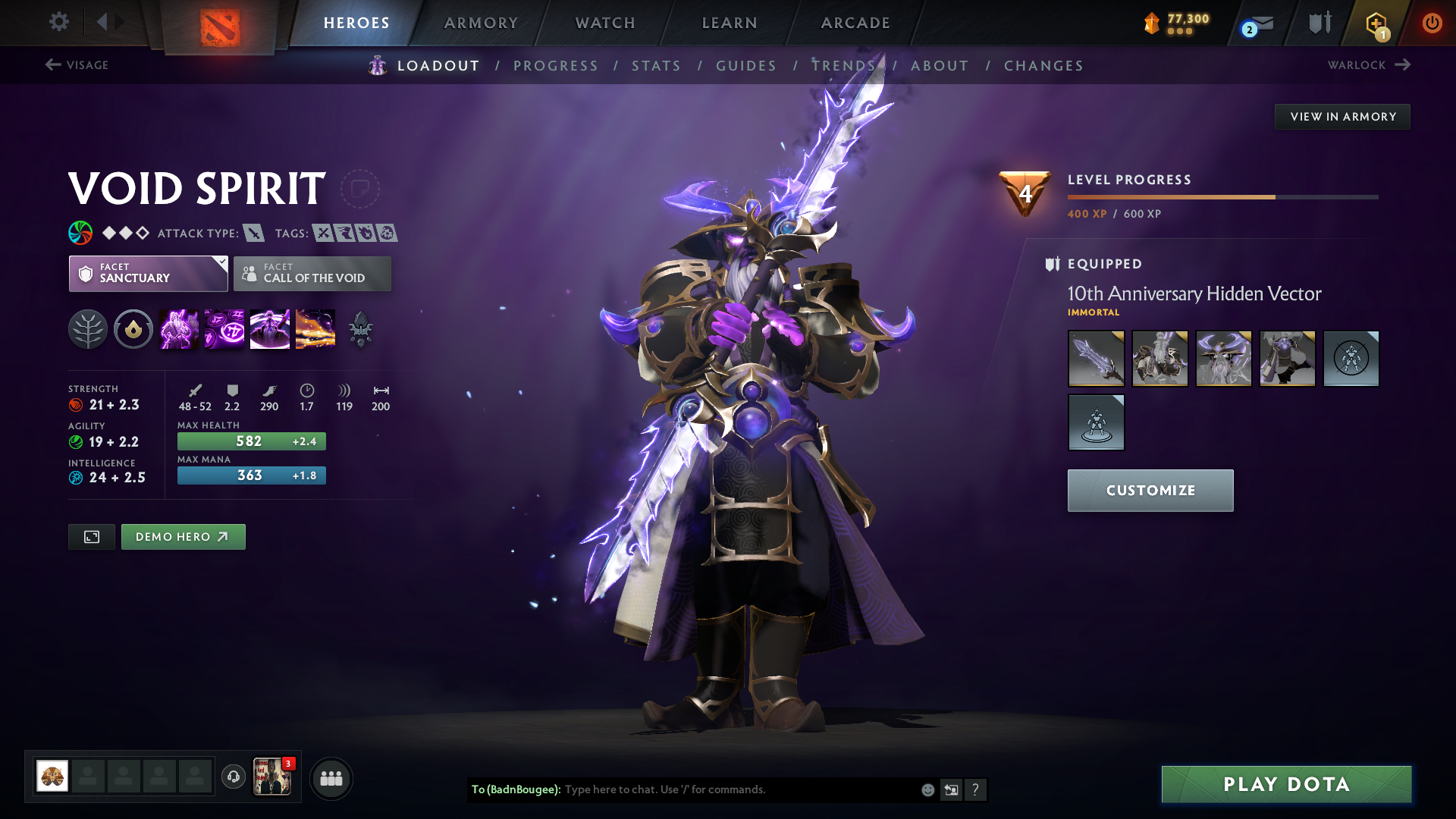
Task: Click the PLAY DOTA button
Action: 1285,784
